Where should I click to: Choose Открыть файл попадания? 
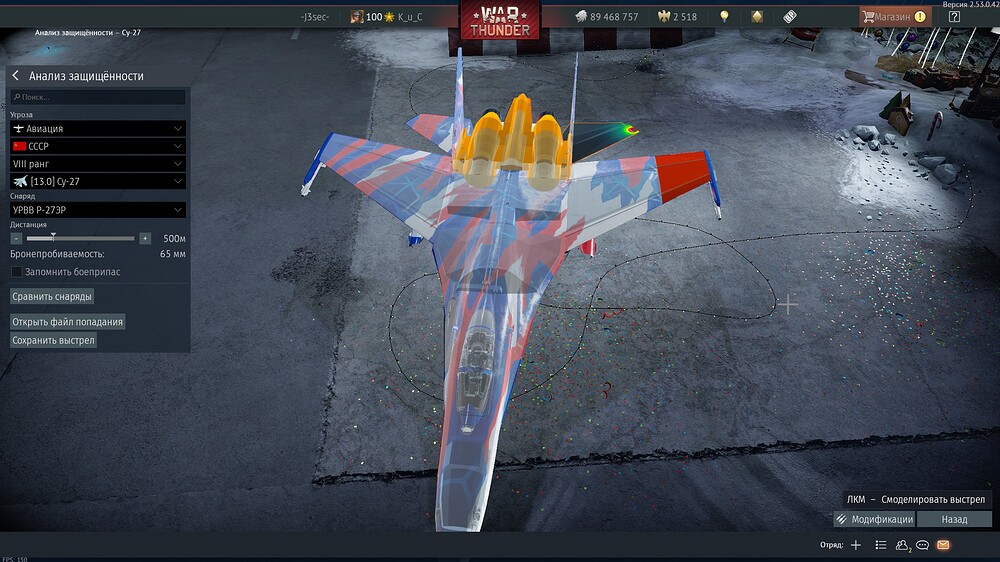tap(68, 322)
